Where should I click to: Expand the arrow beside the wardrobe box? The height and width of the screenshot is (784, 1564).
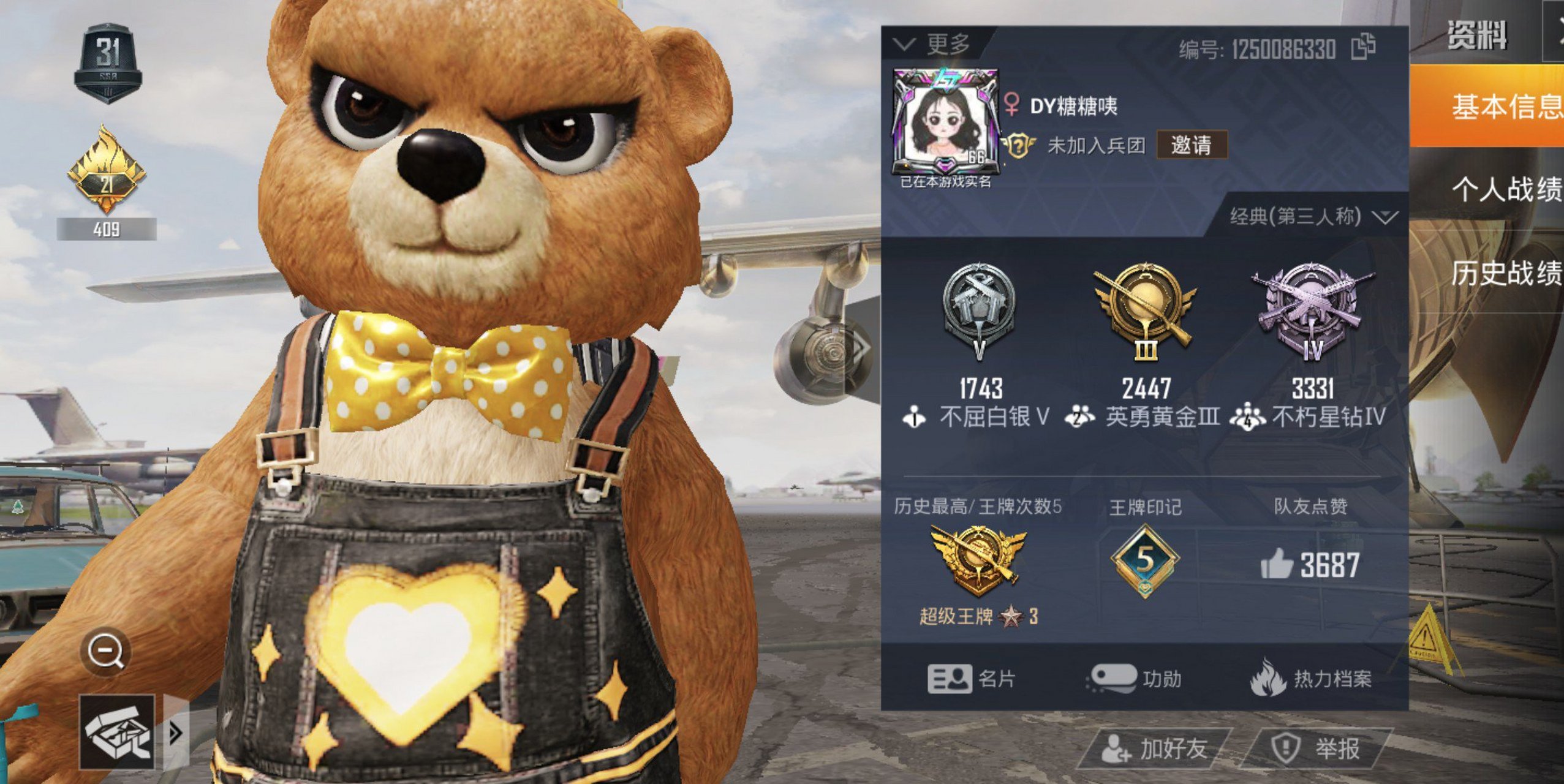point(175,733)
